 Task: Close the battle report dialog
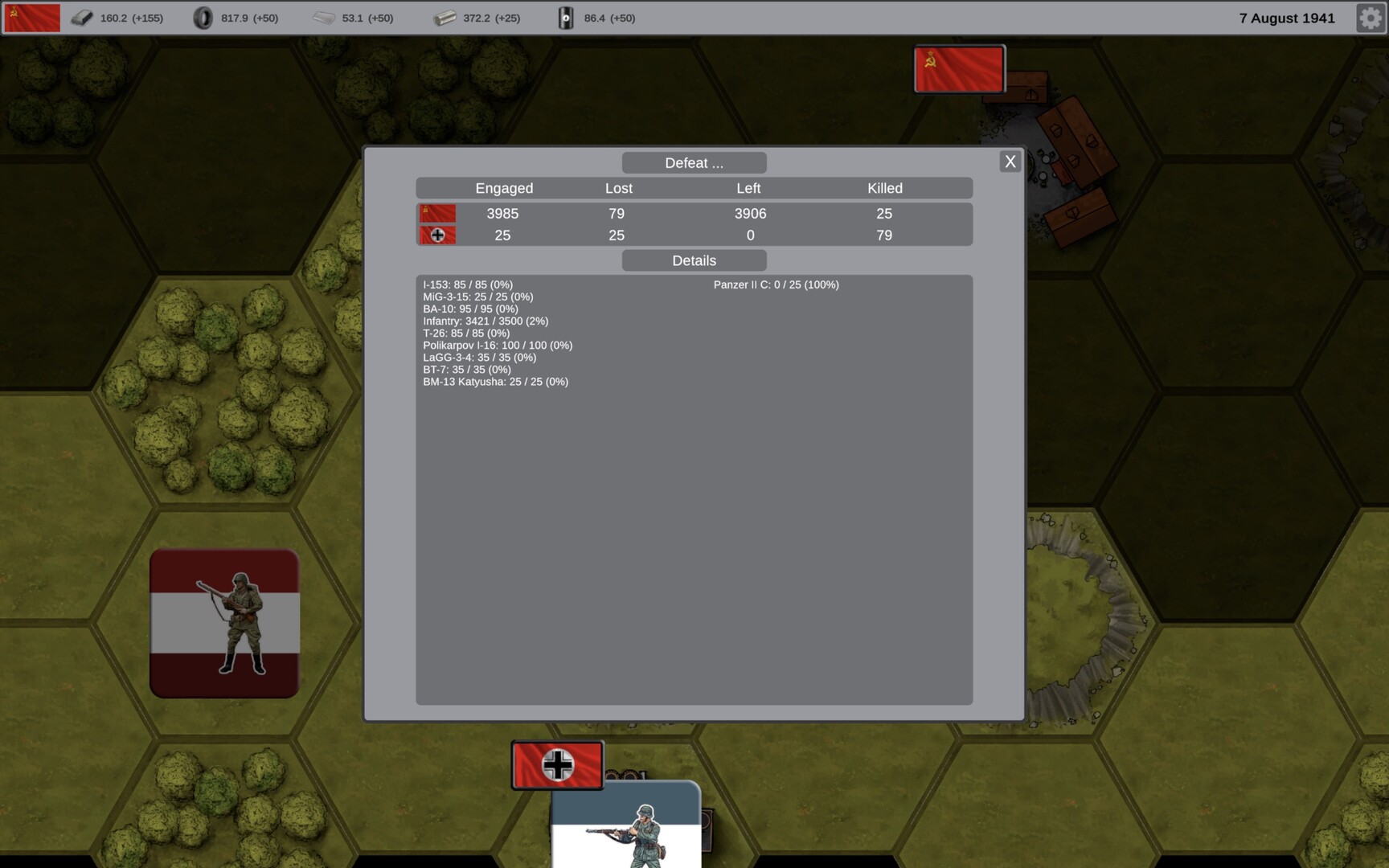[1010, 161]
